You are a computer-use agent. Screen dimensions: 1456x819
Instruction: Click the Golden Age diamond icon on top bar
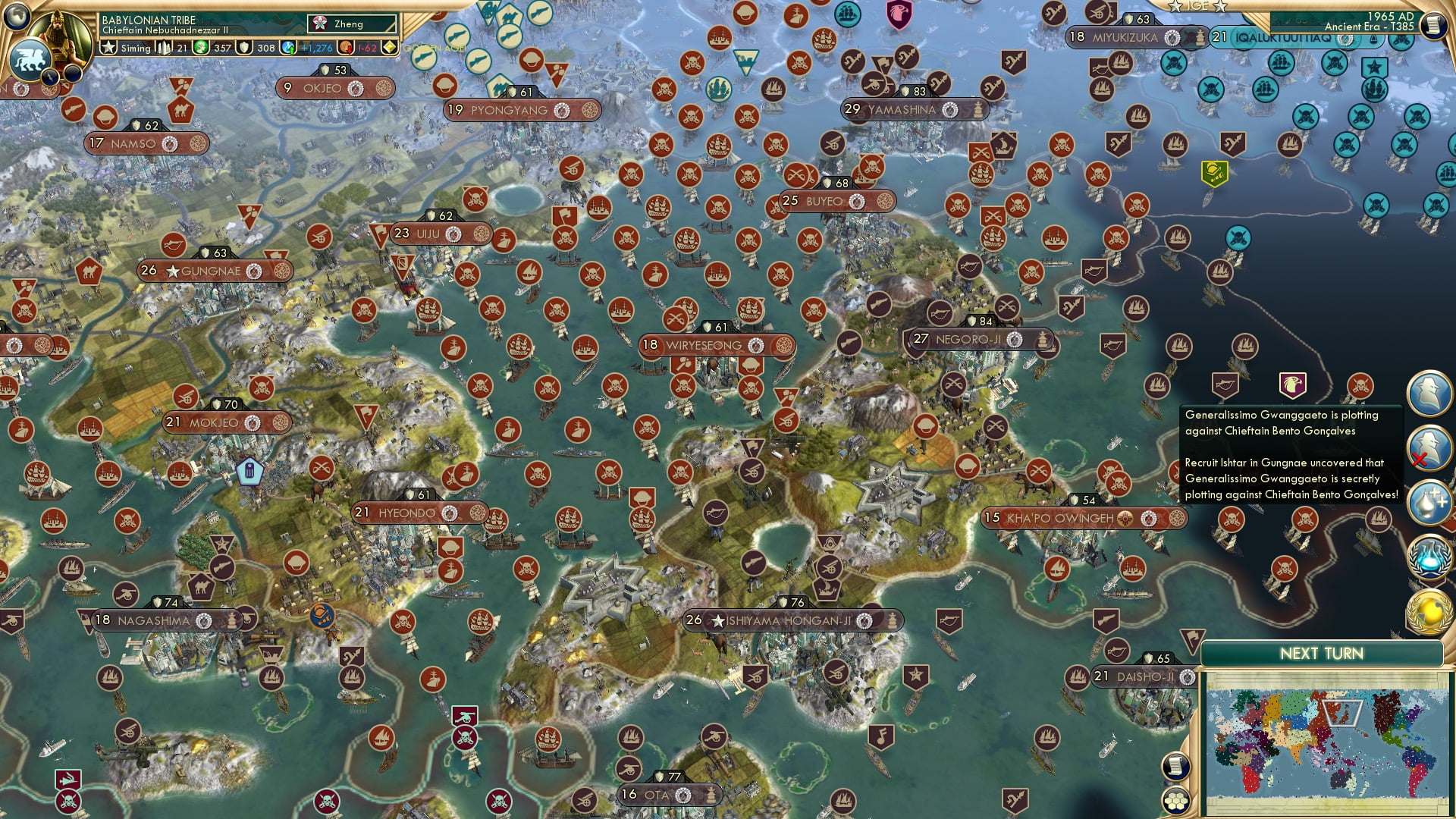click(389, 47)
